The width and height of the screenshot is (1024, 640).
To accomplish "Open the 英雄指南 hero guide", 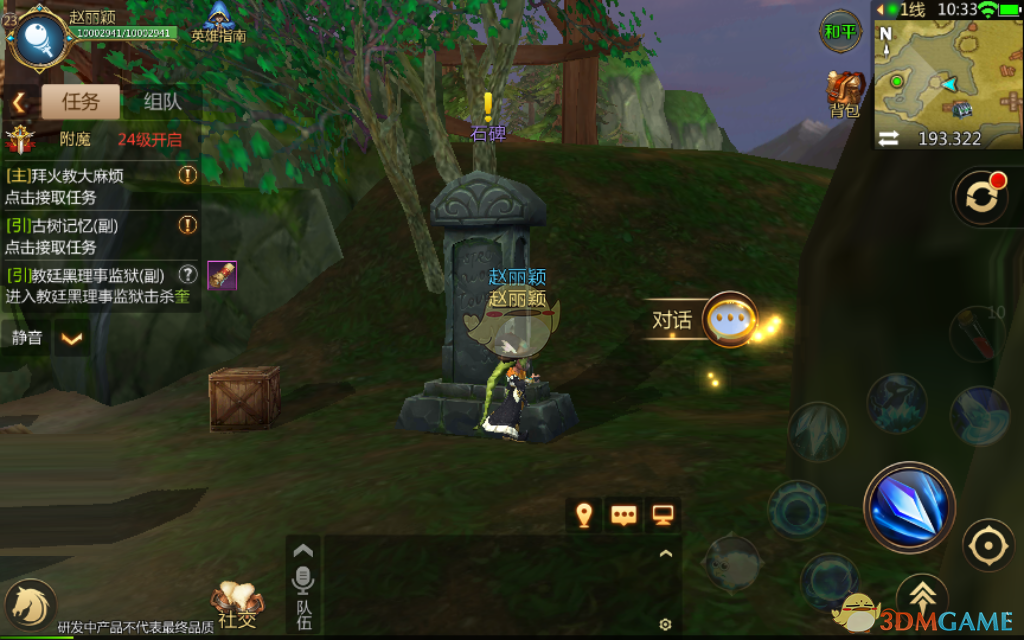I will (219, 22).
